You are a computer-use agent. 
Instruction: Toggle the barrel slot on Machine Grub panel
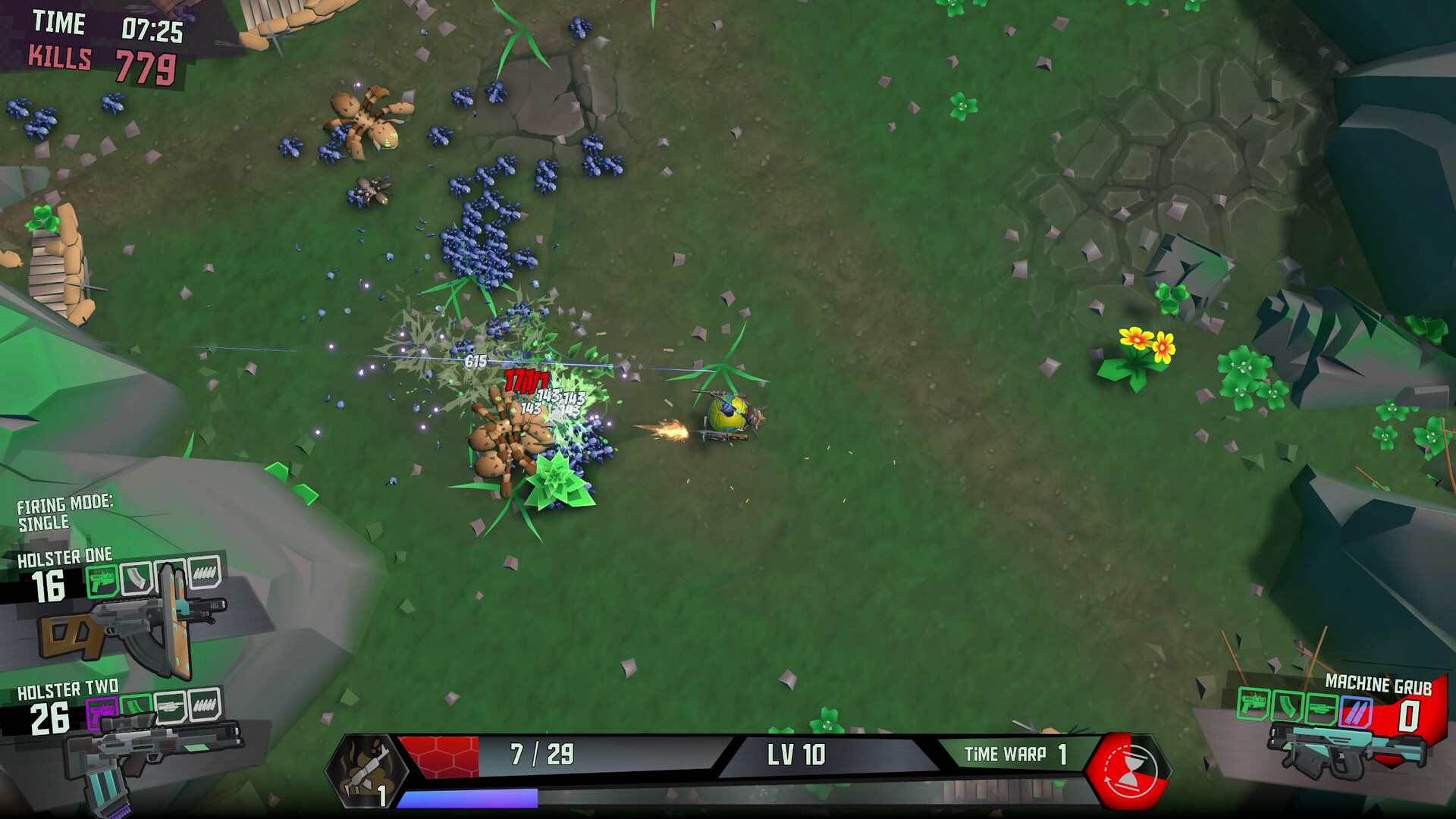(1322, 708)
